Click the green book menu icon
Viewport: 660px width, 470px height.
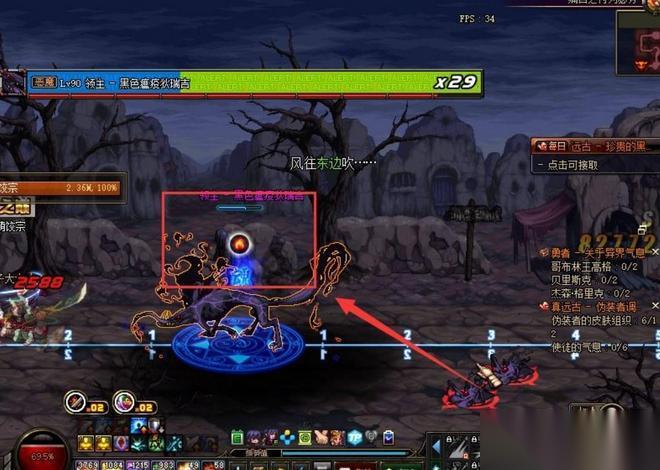pos(238,437)
